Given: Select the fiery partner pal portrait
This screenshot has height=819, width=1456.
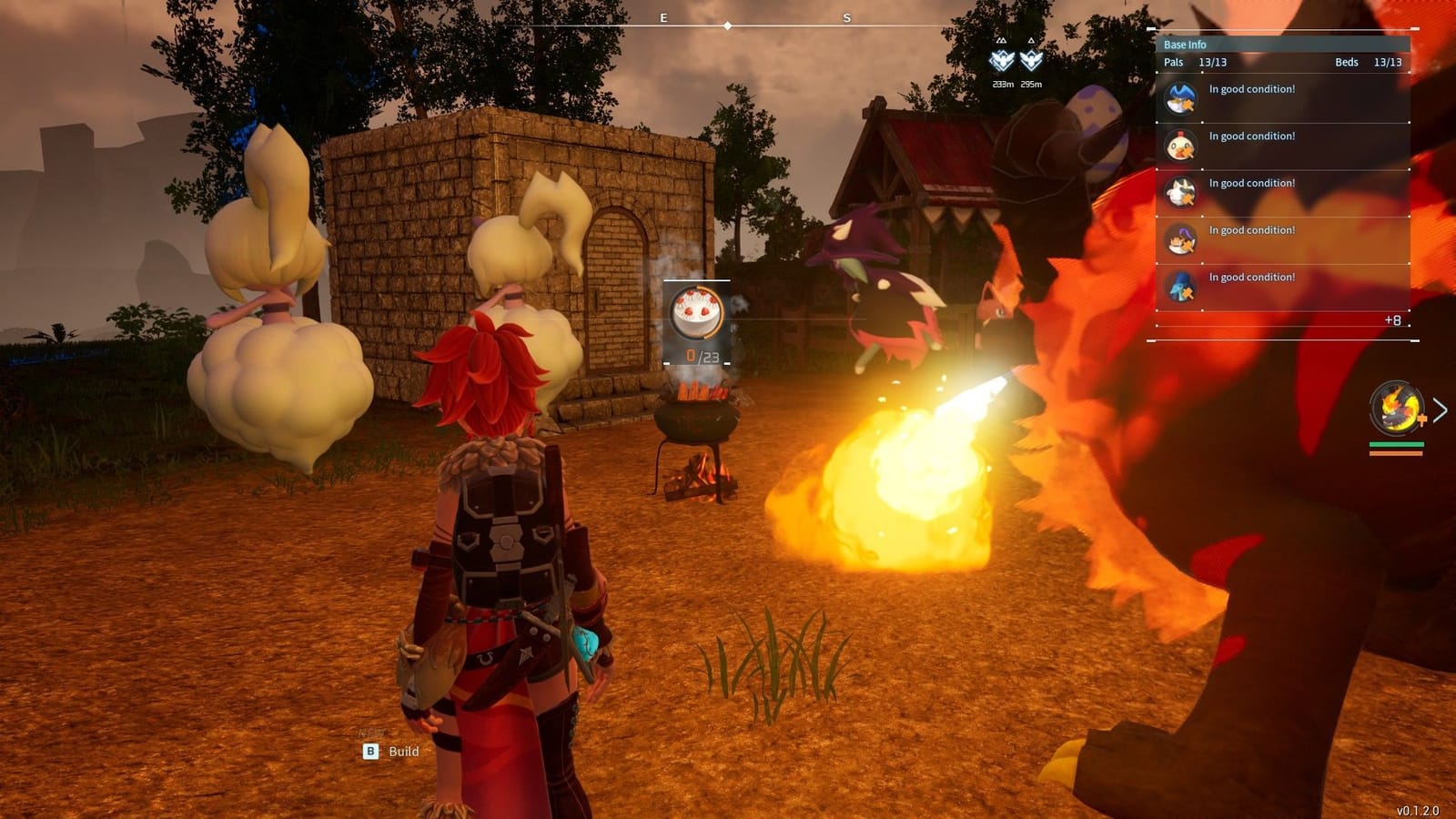Looking at the screenshot, I should point(1396,409).
